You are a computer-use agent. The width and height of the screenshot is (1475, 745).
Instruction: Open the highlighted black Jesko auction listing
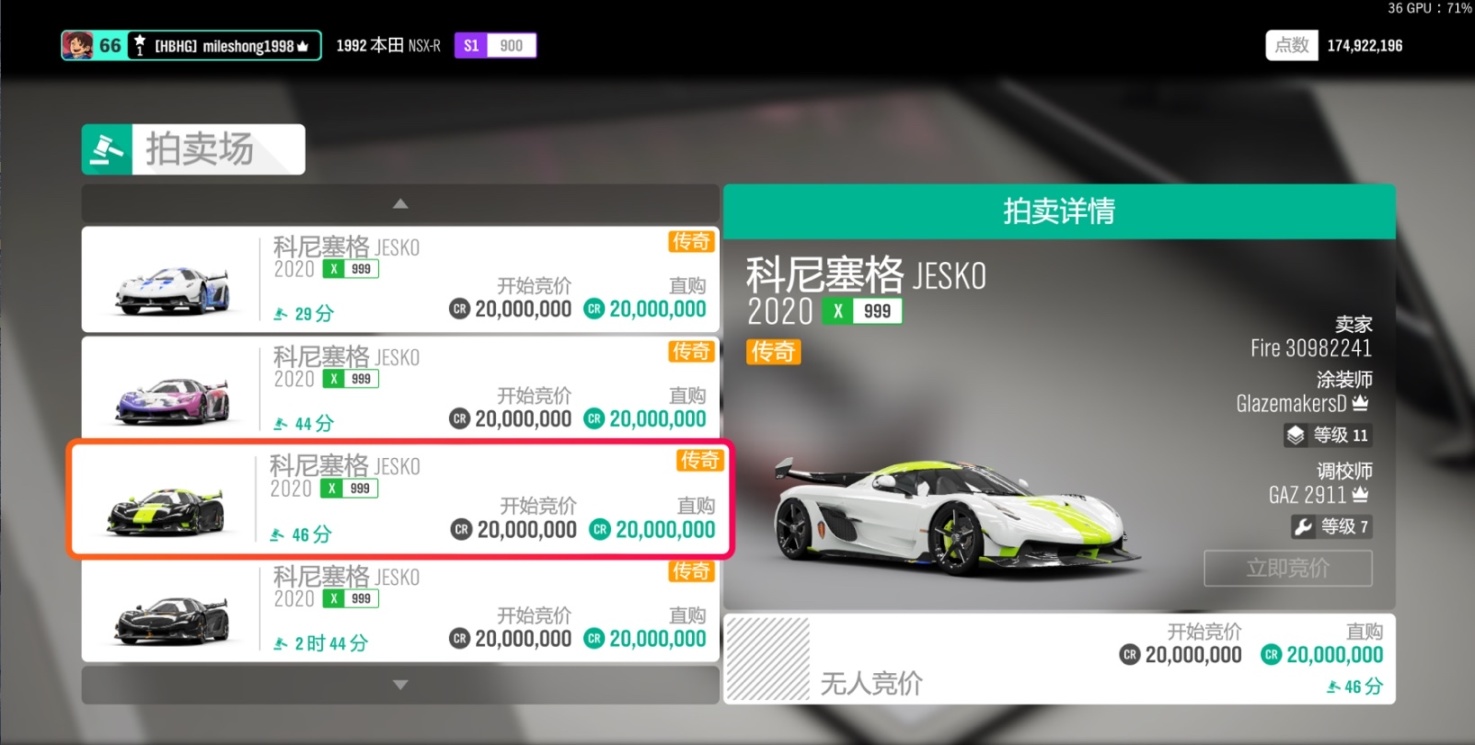tap(400, 500)
